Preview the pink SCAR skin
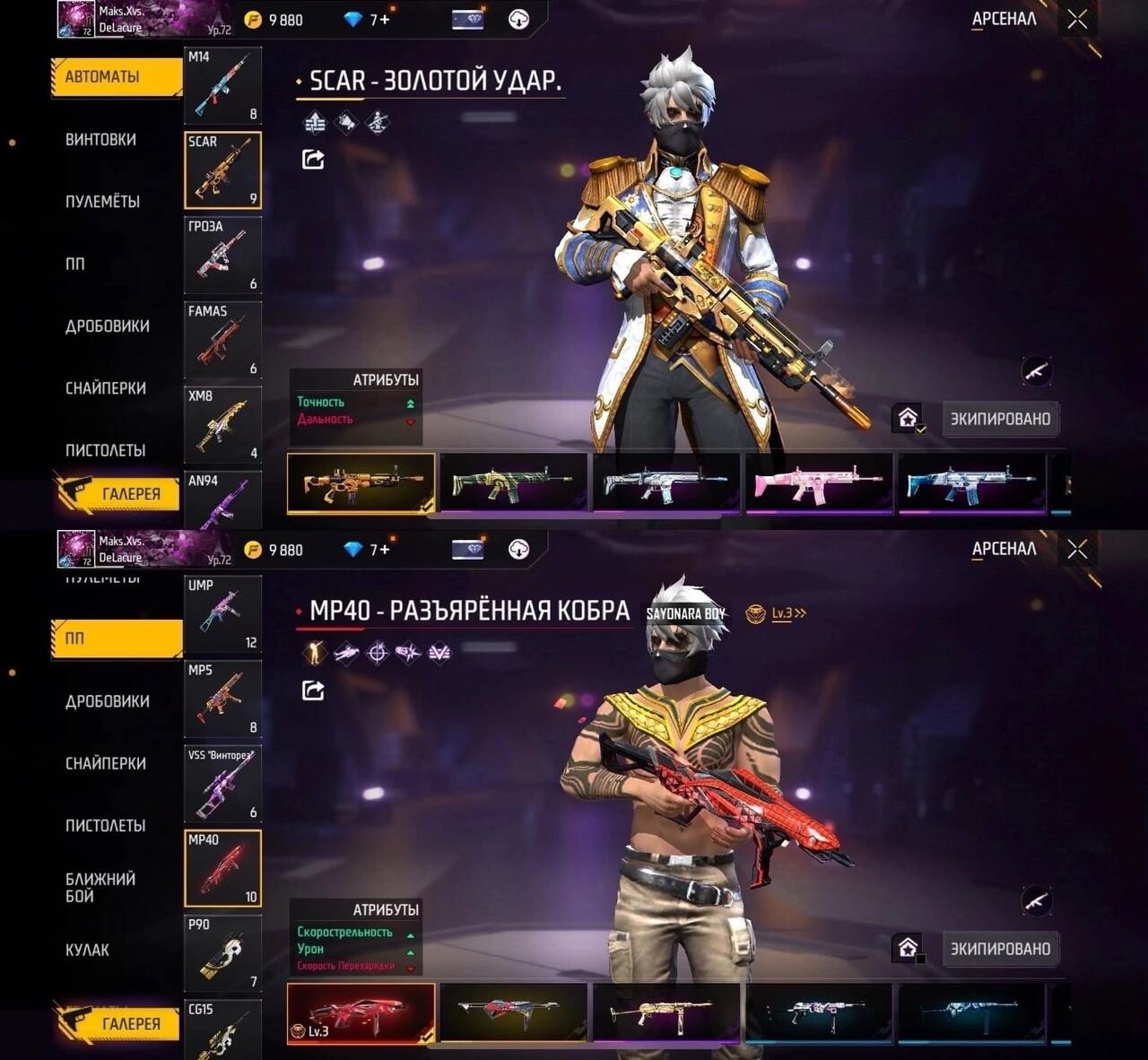 tap(819, 484)
